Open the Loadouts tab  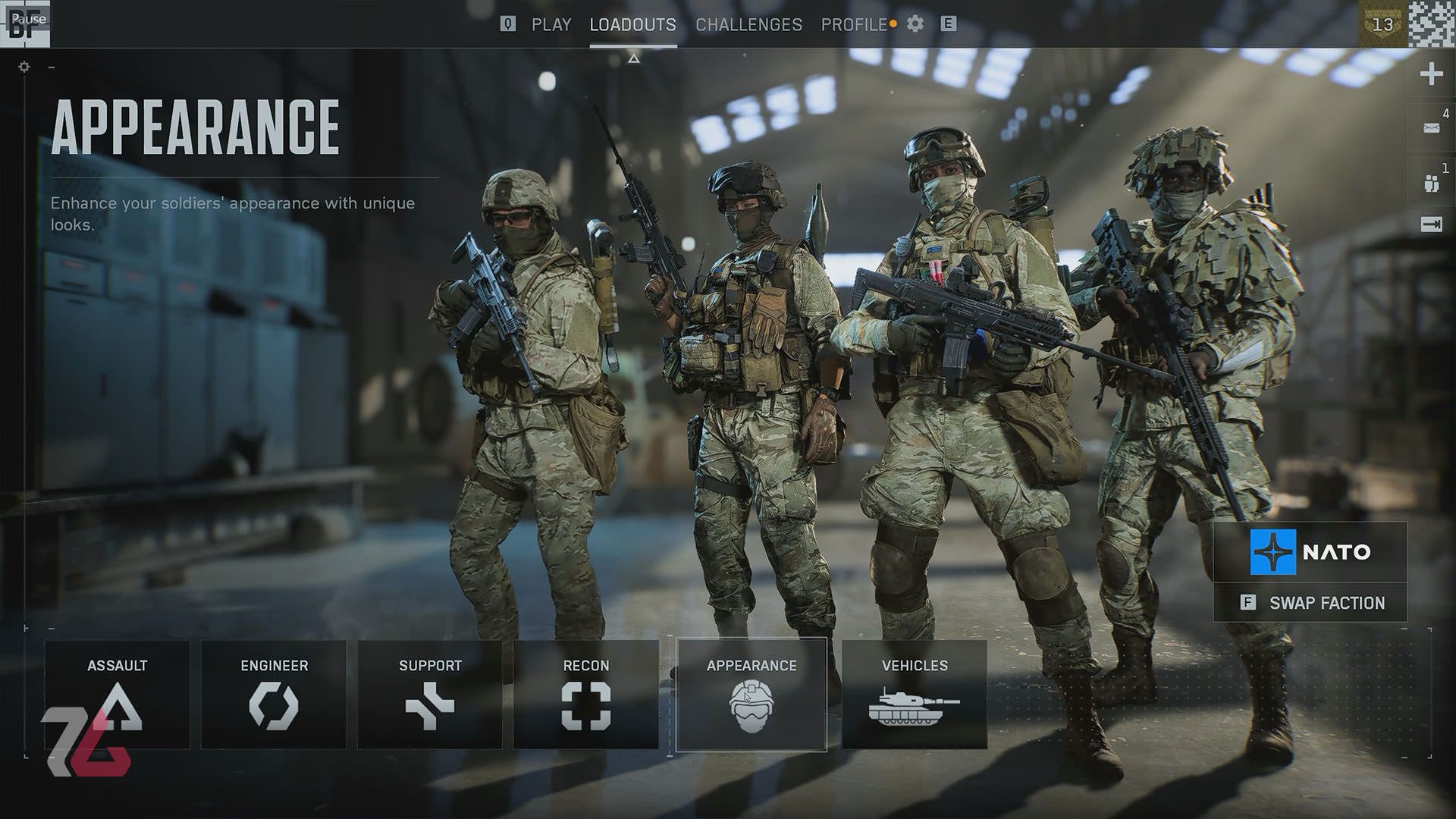[632, 25]
